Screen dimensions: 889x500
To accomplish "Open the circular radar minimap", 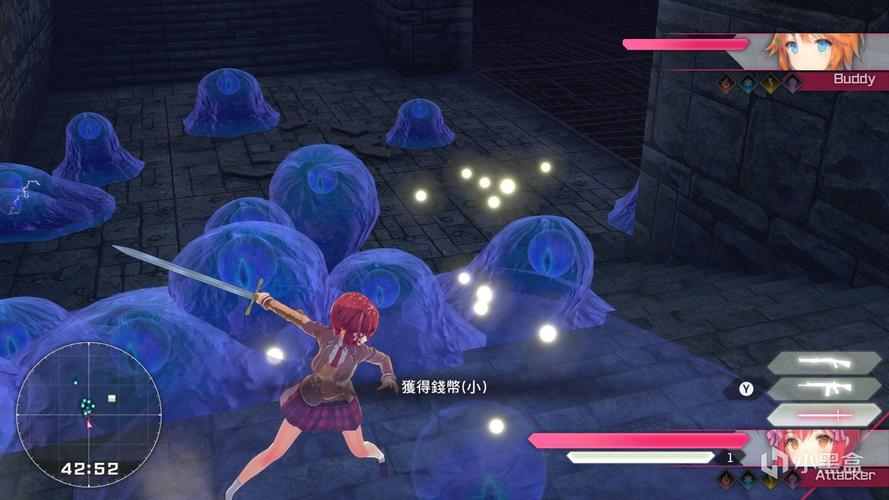I will coord(88,399).
